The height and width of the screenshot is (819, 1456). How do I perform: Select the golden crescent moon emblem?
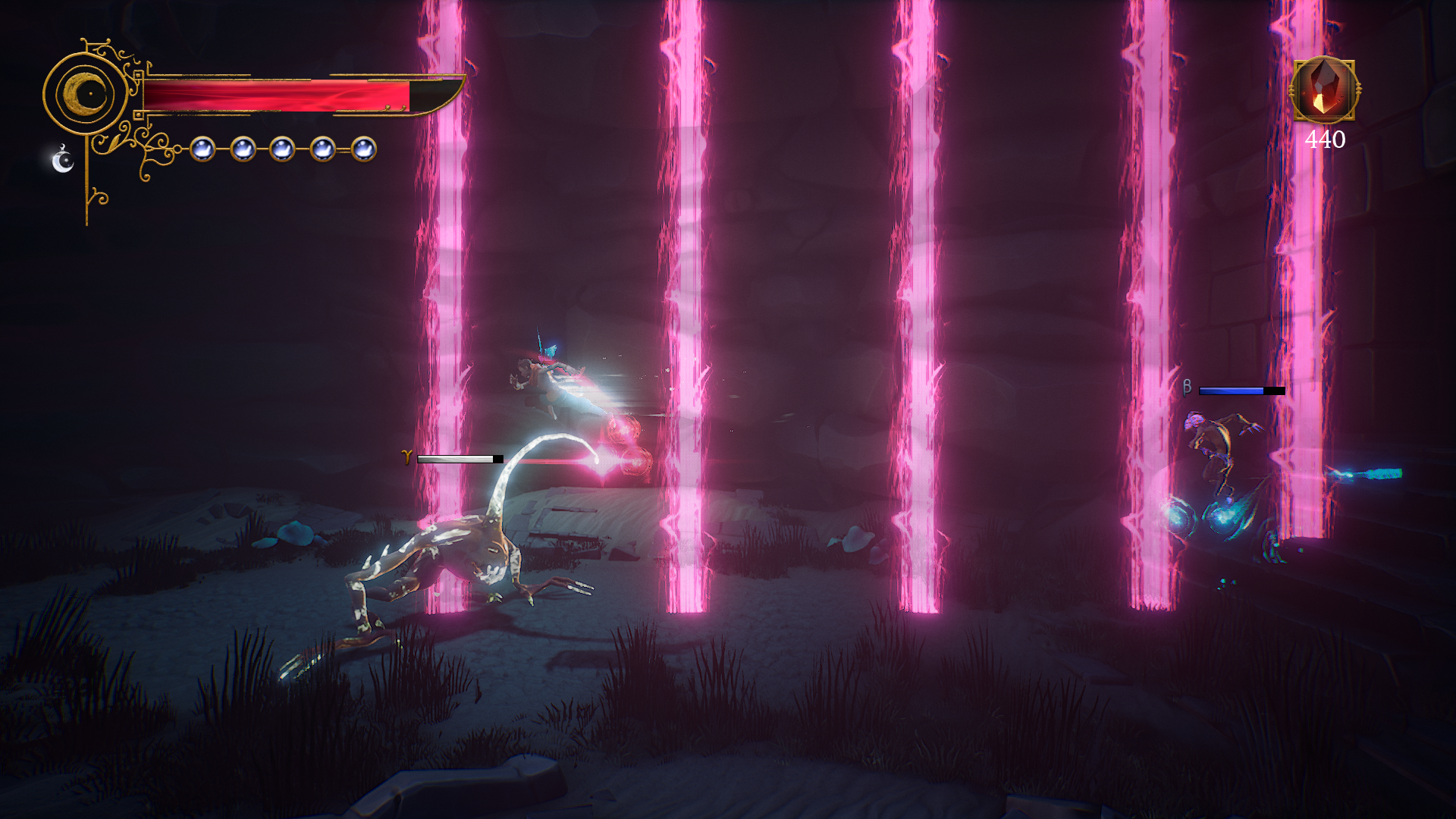[x=86, y=94]
